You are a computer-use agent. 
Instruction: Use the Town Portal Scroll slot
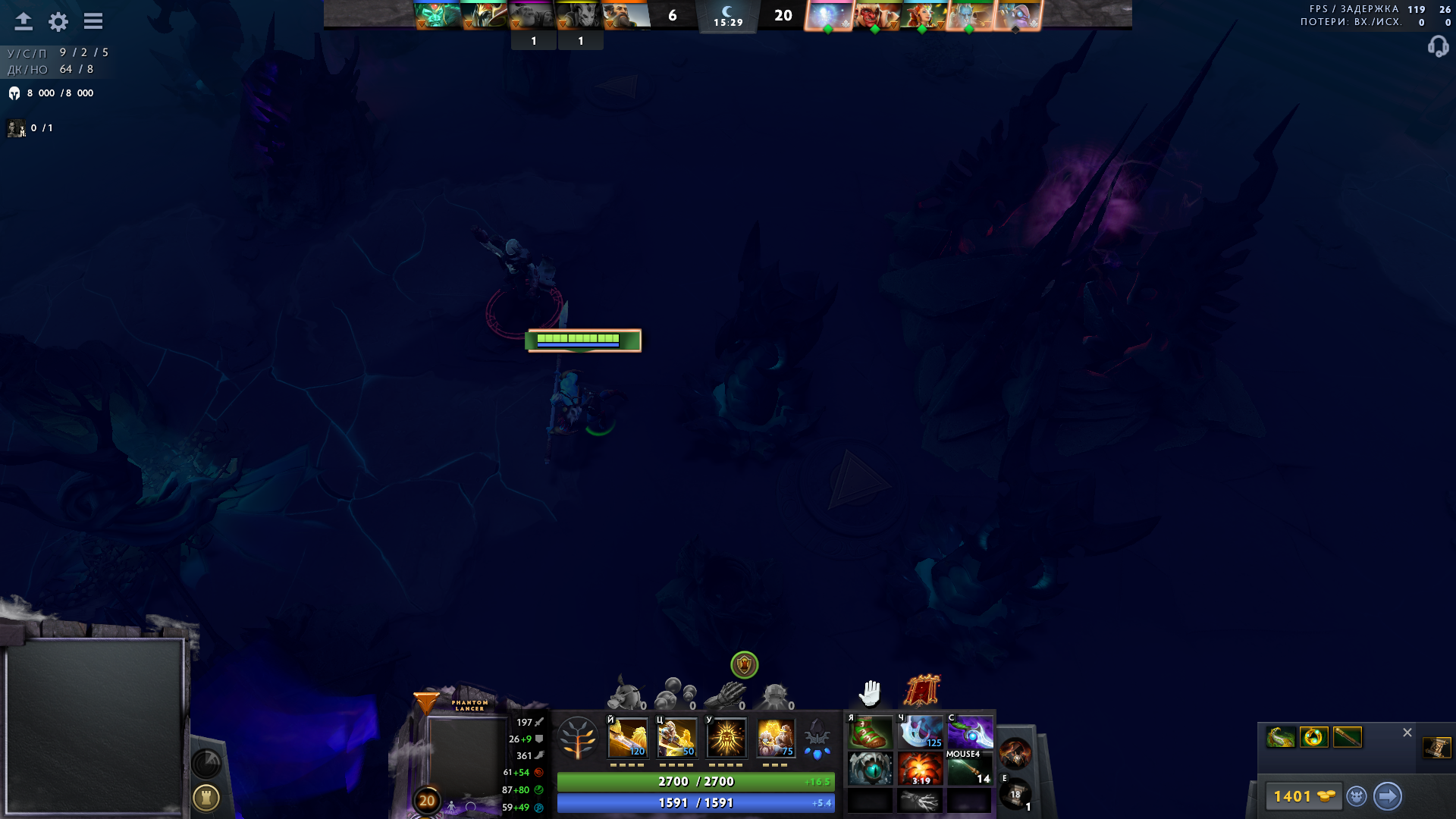pyautogui.click(x=1014, y=792)
